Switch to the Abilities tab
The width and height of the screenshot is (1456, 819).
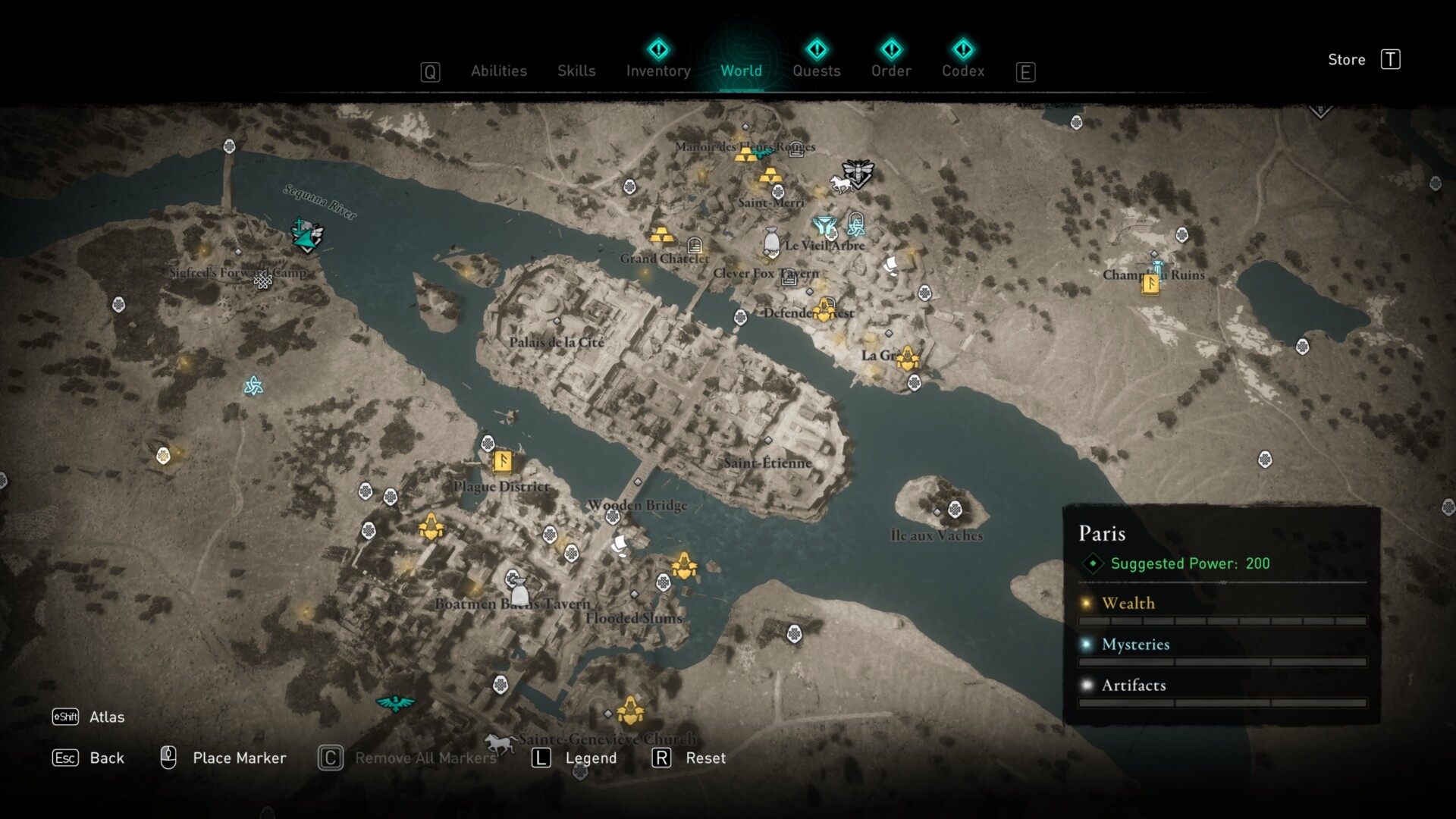click(498, 71)
